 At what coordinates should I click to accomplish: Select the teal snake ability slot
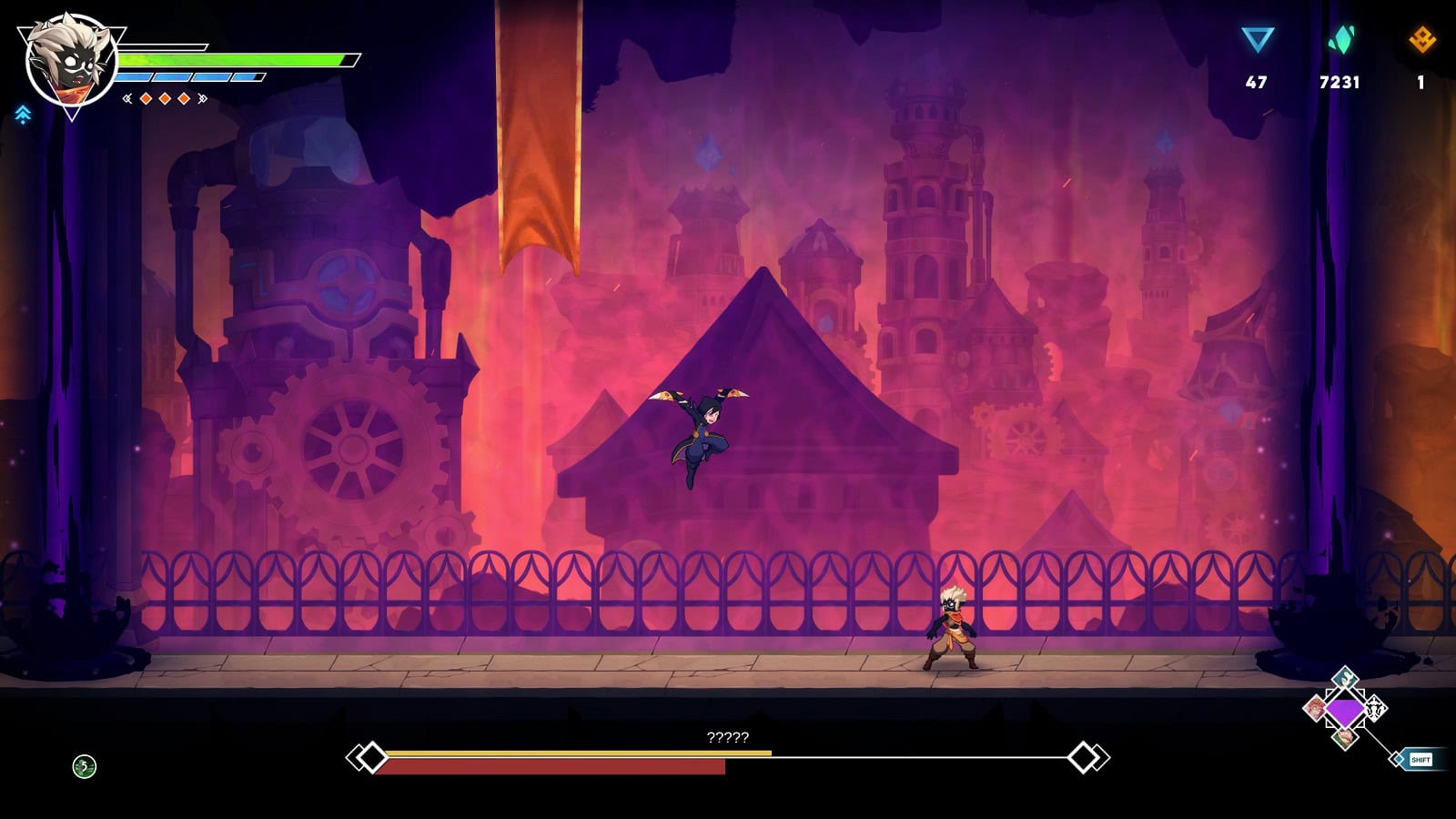click(x=1345, y=679)
